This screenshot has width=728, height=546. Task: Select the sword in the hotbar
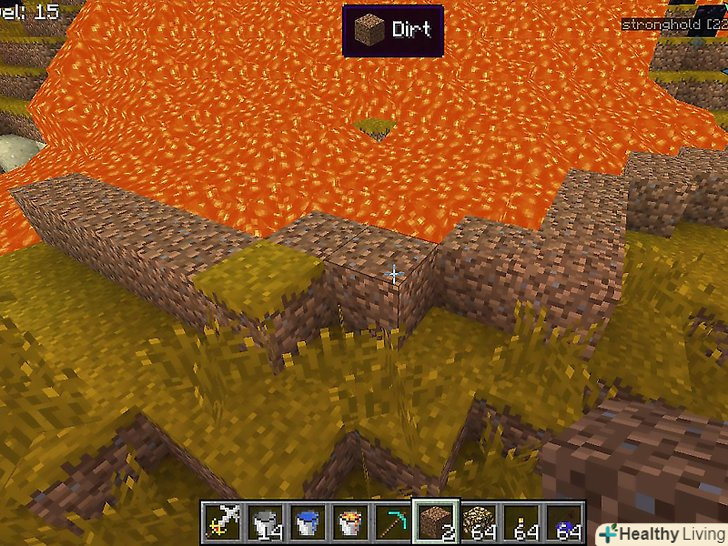(222, 521)
